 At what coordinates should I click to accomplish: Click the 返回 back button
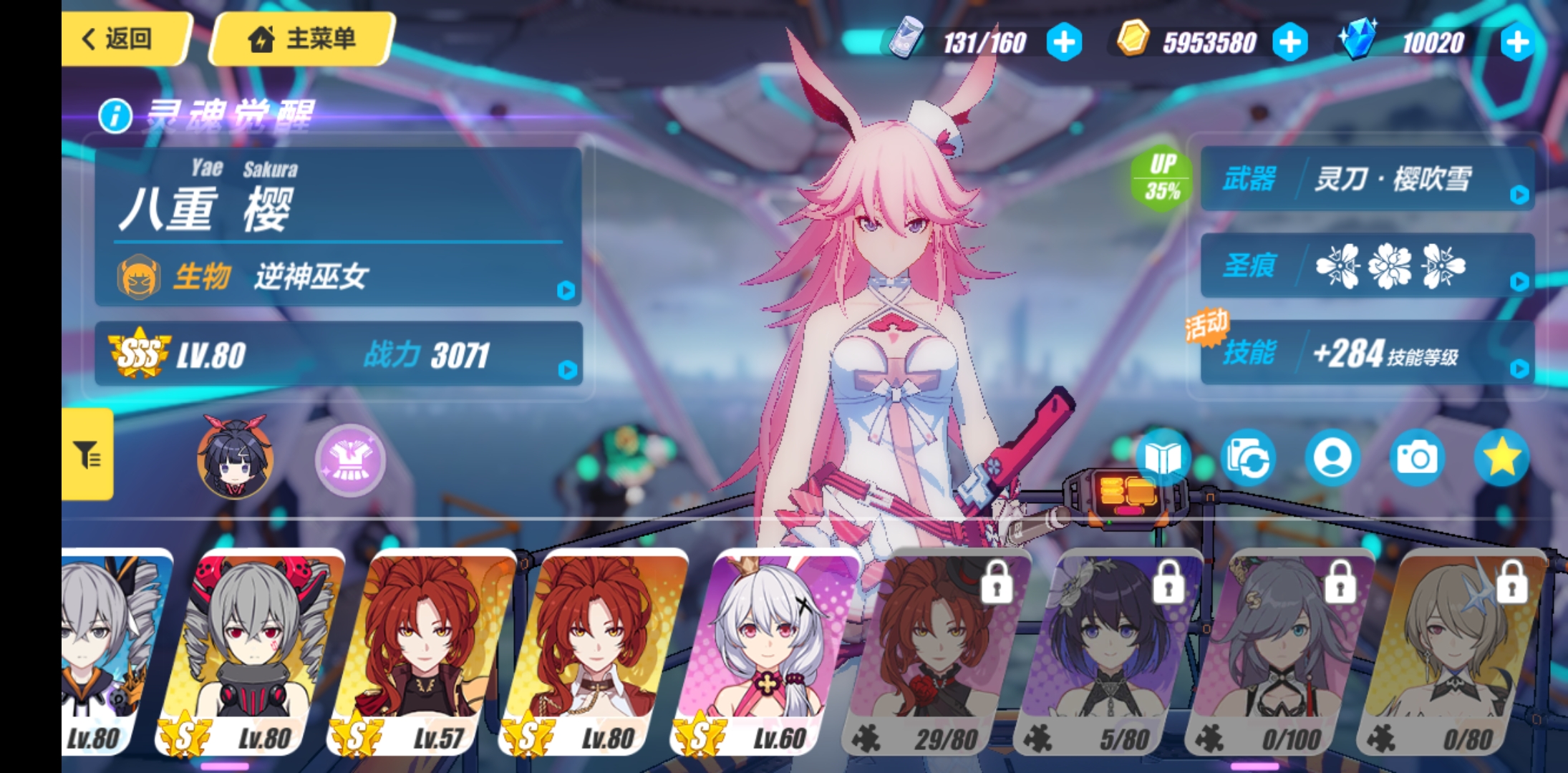click(122, 39)
